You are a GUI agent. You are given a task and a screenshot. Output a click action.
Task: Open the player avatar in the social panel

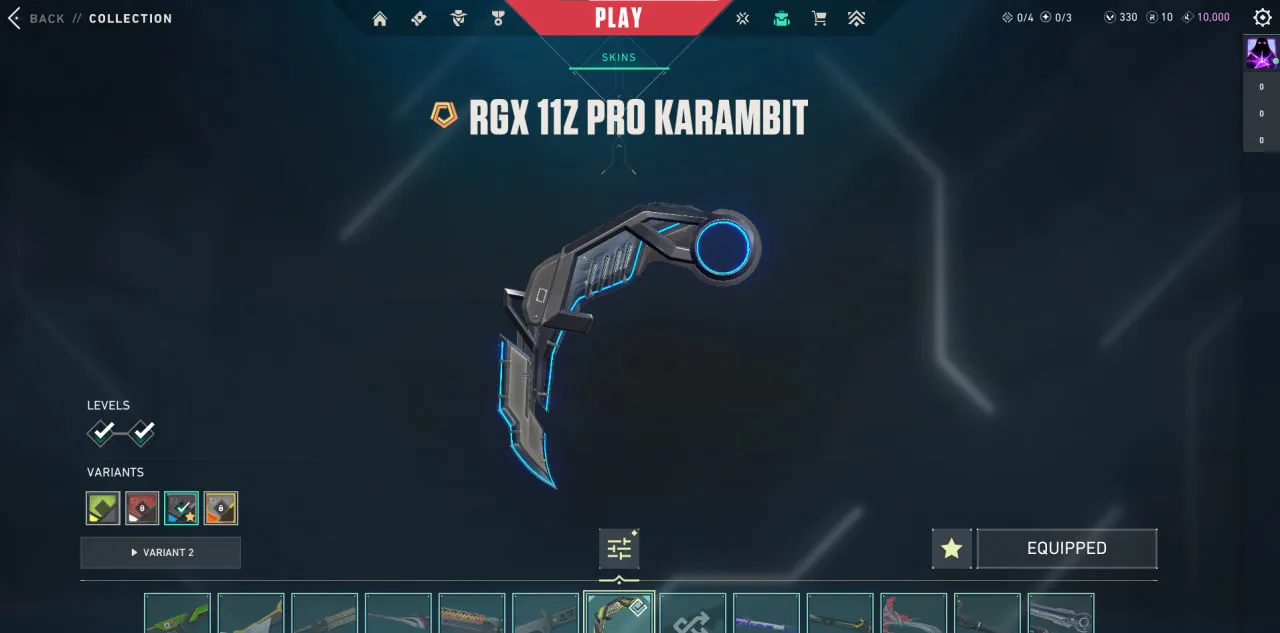1260,52
